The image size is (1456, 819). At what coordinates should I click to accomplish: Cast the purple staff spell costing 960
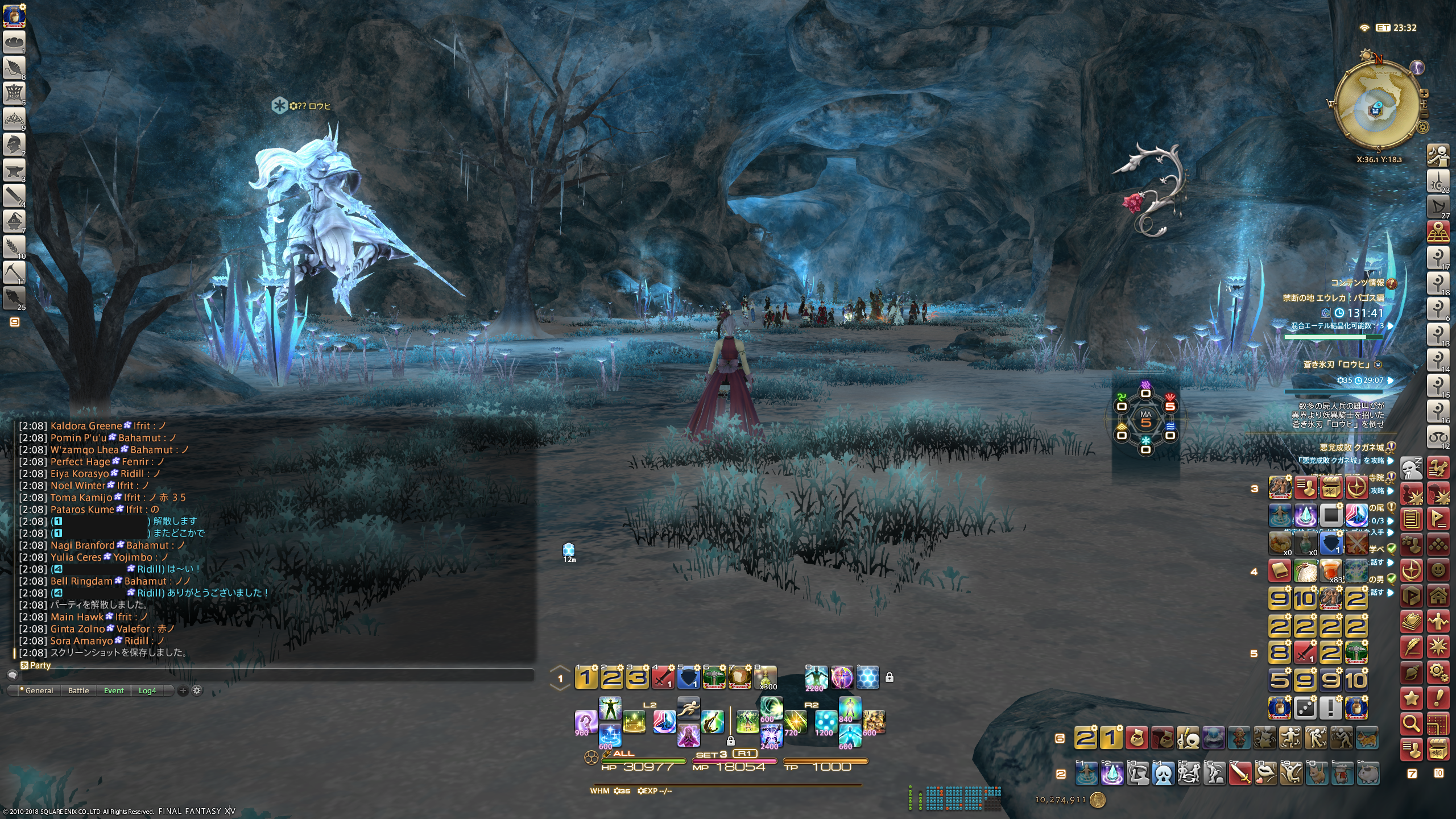[x=585, y=722]
